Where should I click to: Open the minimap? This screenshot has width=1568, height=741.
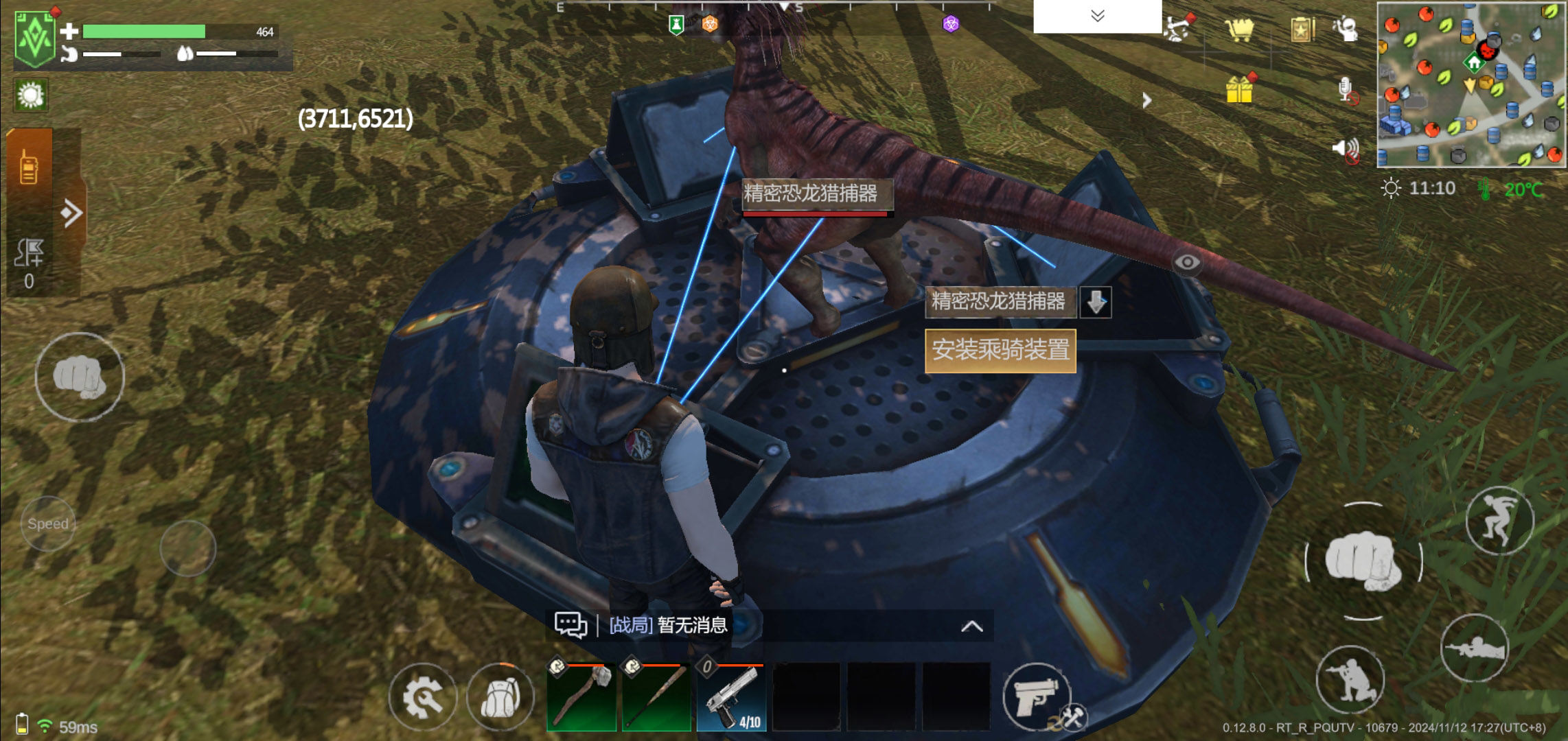tap(1471, 85)
